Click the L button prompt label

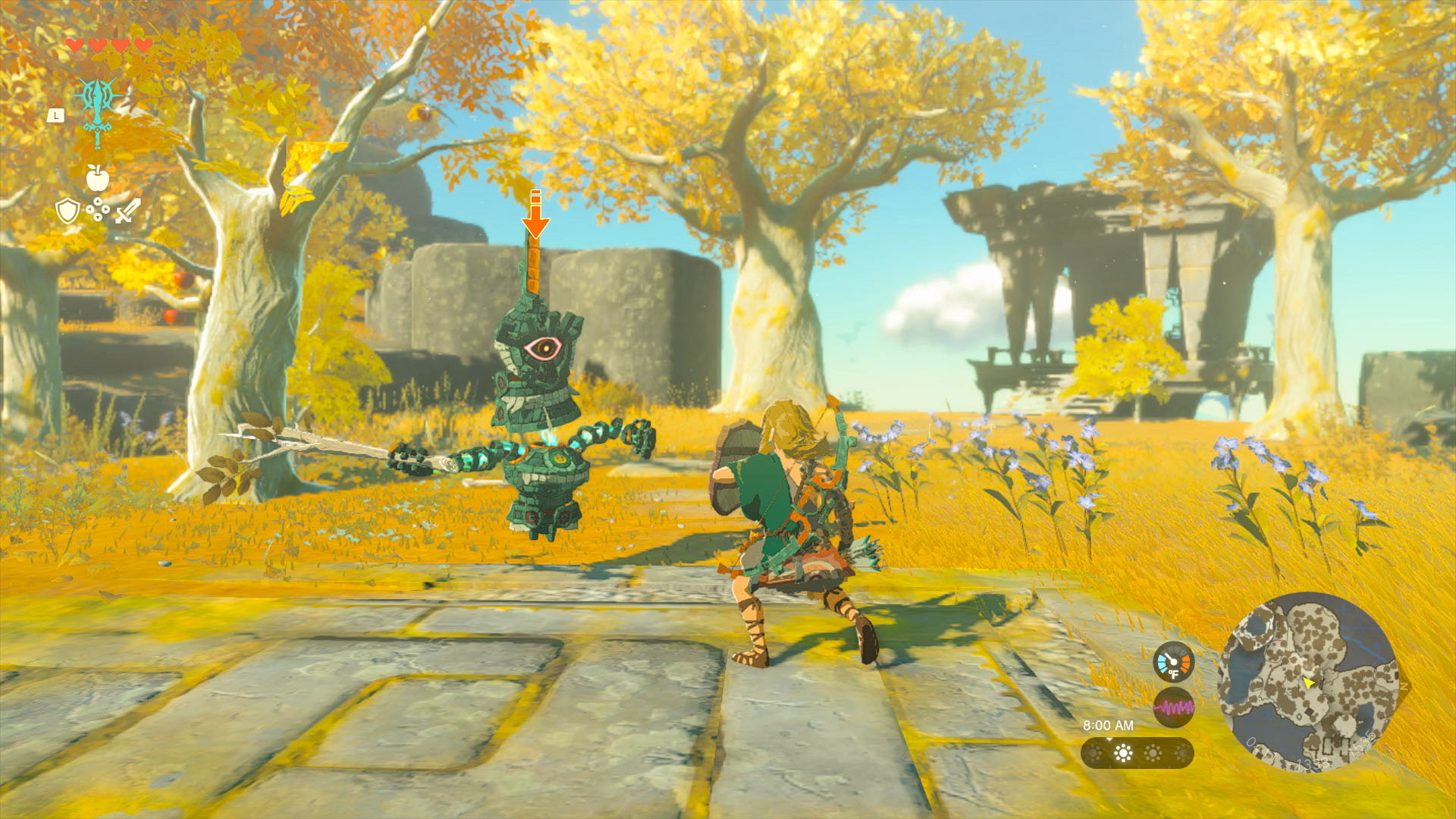tap(55, 115)
